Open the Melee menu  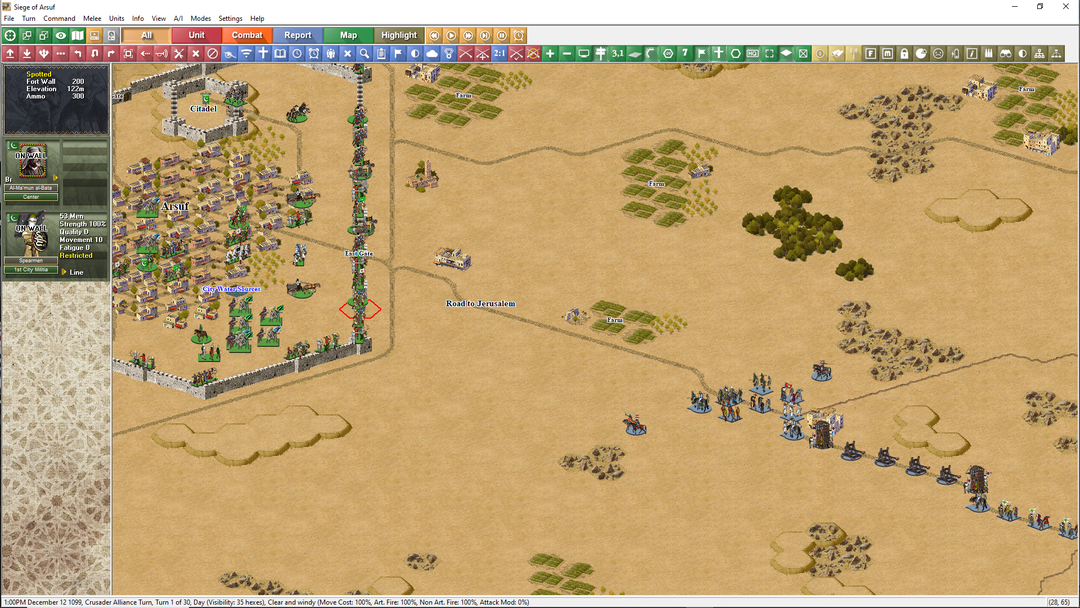tap(92, 18)
